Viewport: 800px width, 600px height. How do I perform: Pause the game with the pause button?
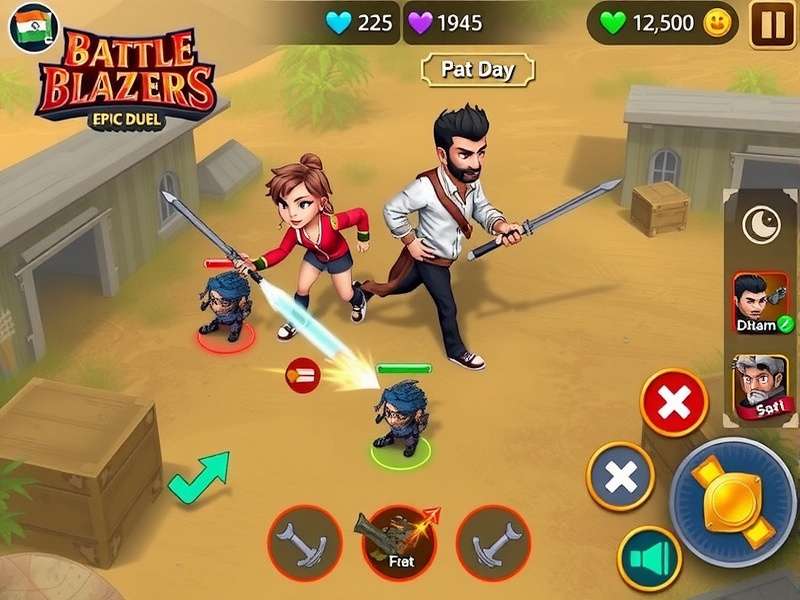pyautogui.click(x=773, y=24)
